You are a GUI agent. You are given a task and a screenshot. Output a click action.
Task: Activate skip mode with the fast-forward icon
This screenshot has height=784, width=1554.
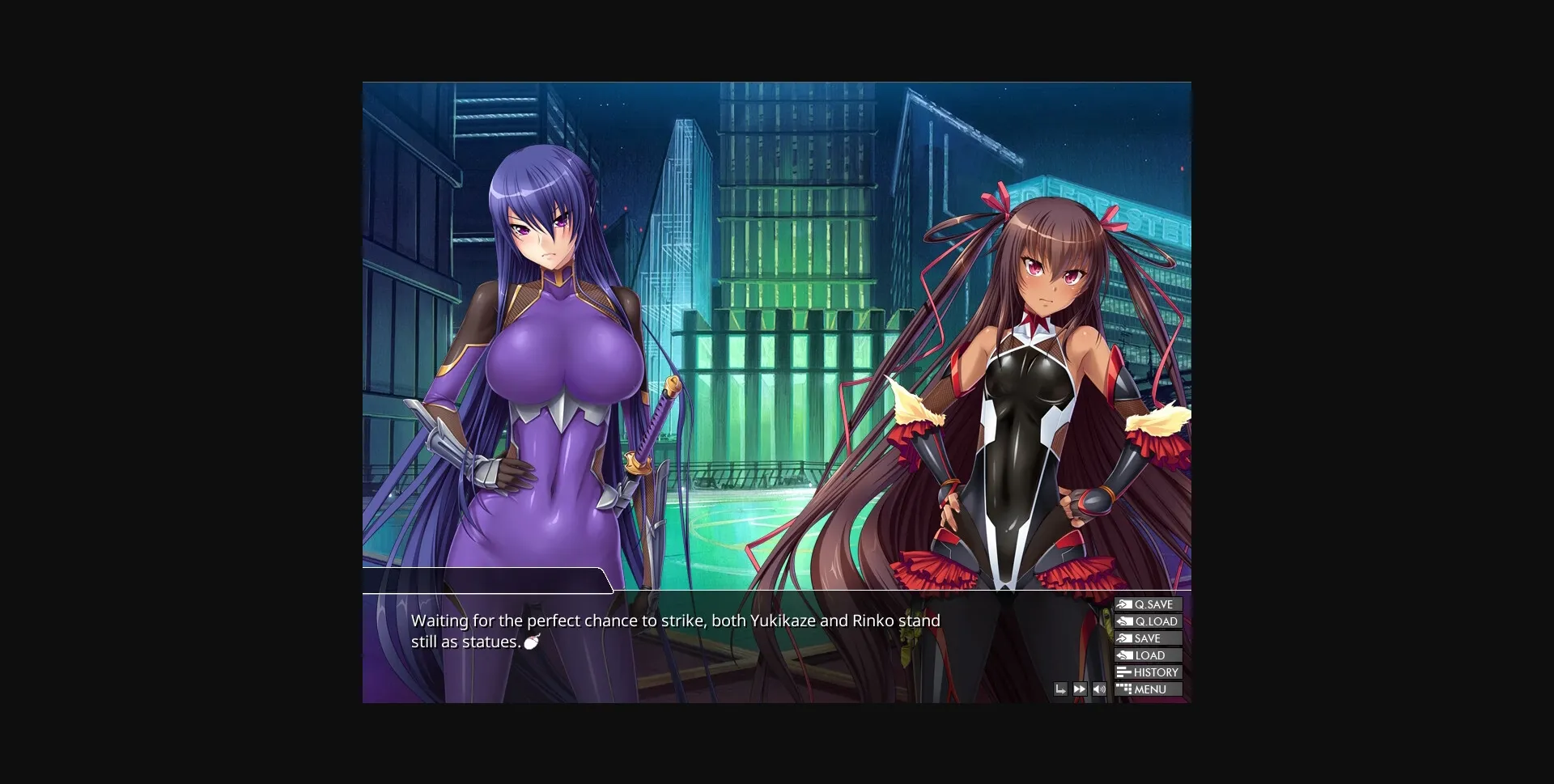pos(1080,689)
